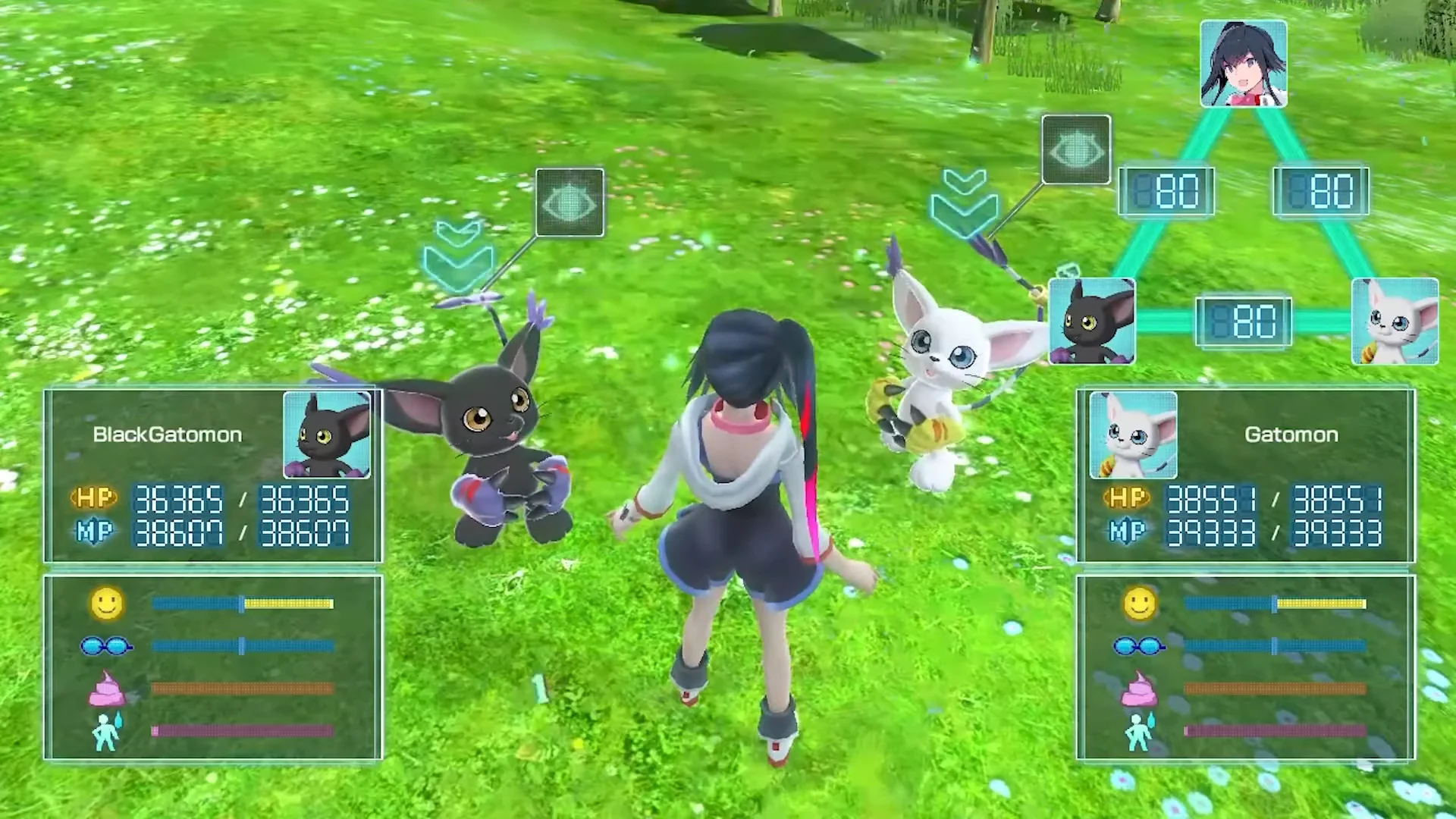Select the tamer portrait atop the bond triangle
The height and width of the screenshot is (819, 1456).
tap(1244, 64)
